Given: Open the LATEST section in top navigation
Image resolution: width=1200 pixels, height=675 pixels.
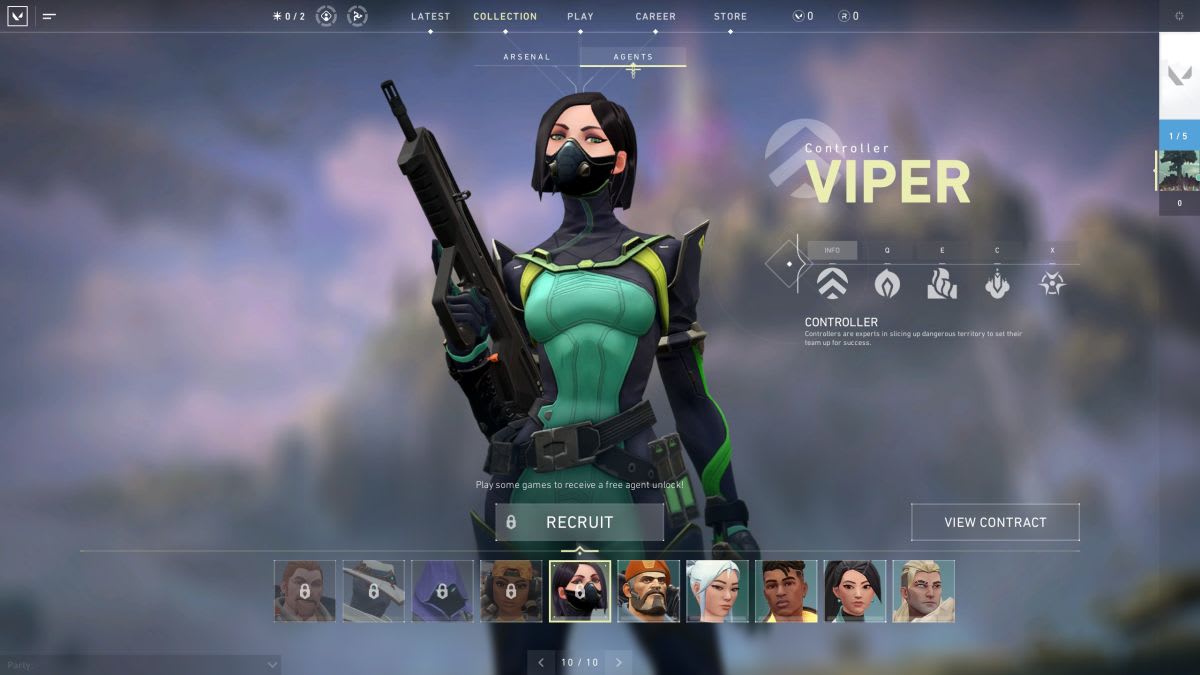Looking at the screenshot, I should (430, 17).
